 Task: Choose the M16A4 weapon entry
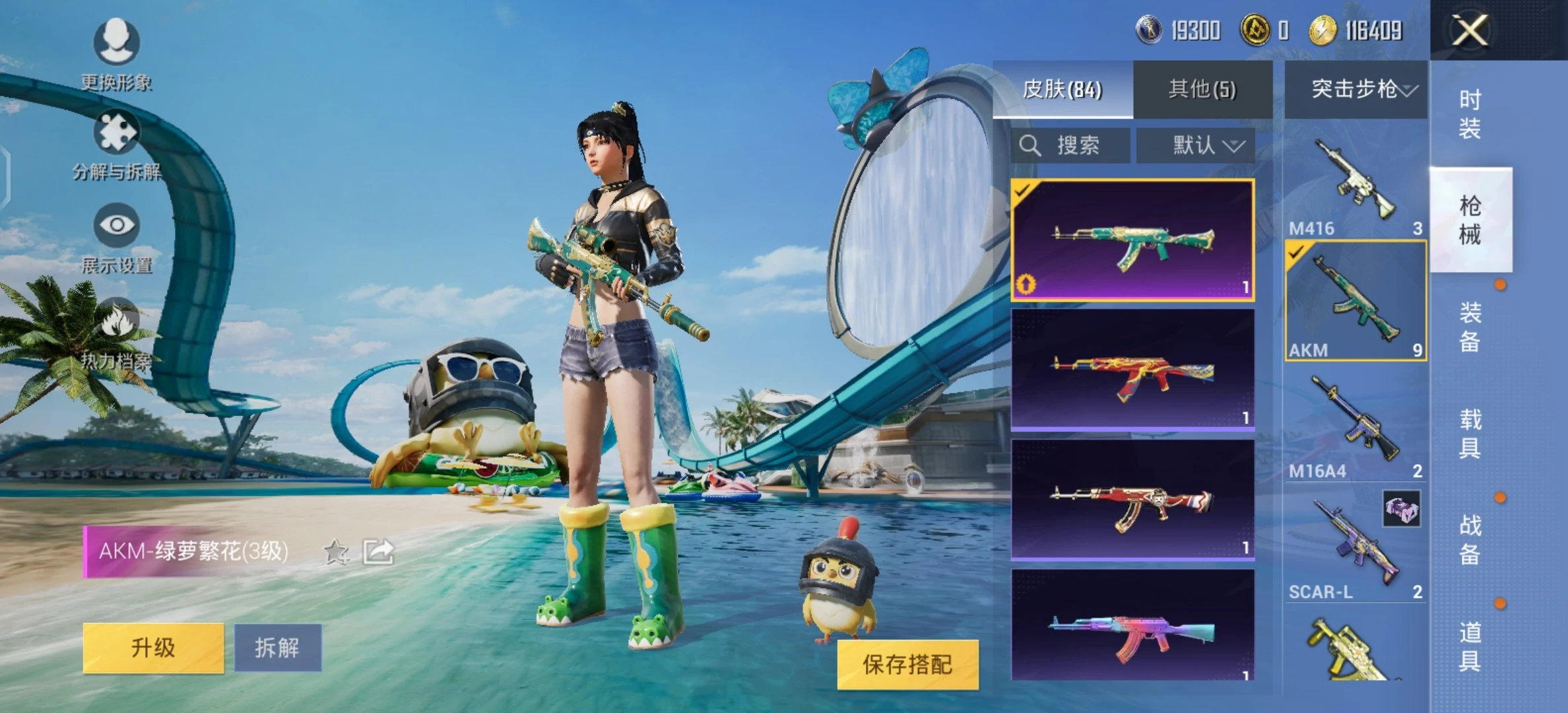1356,426
